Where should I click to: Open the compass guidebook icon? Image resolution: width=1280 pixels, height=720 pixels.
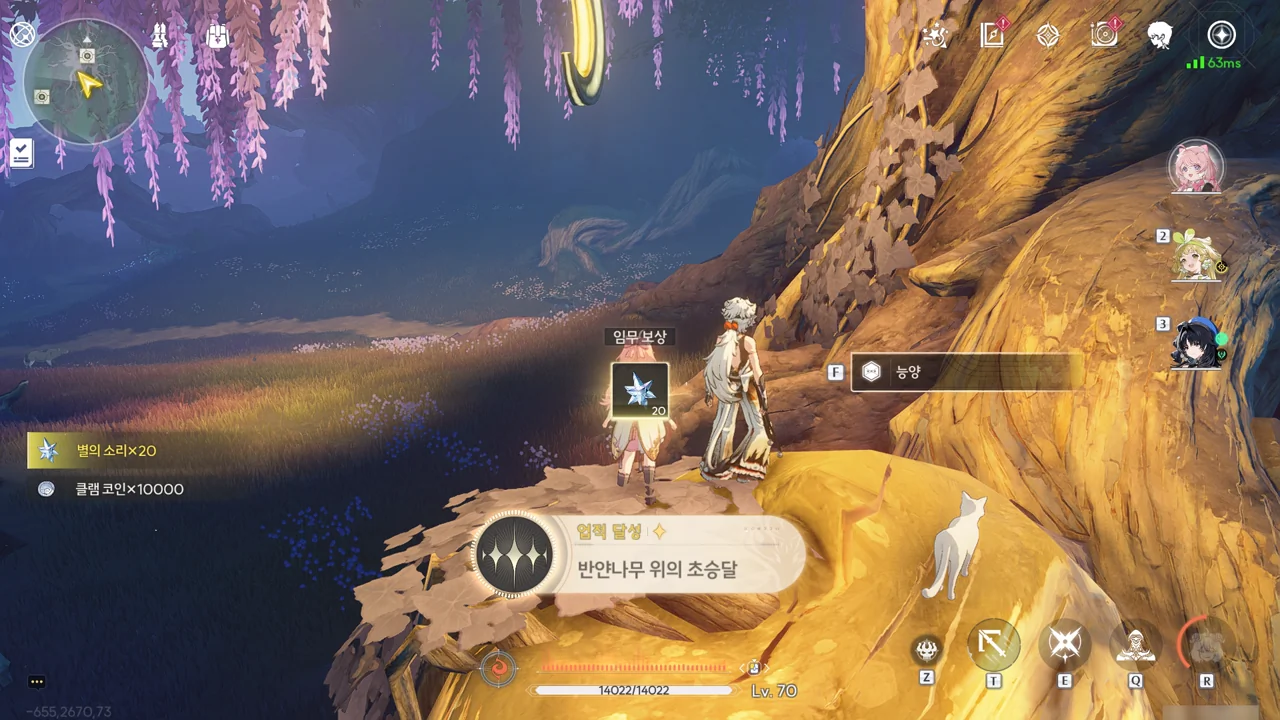[992, 36]
